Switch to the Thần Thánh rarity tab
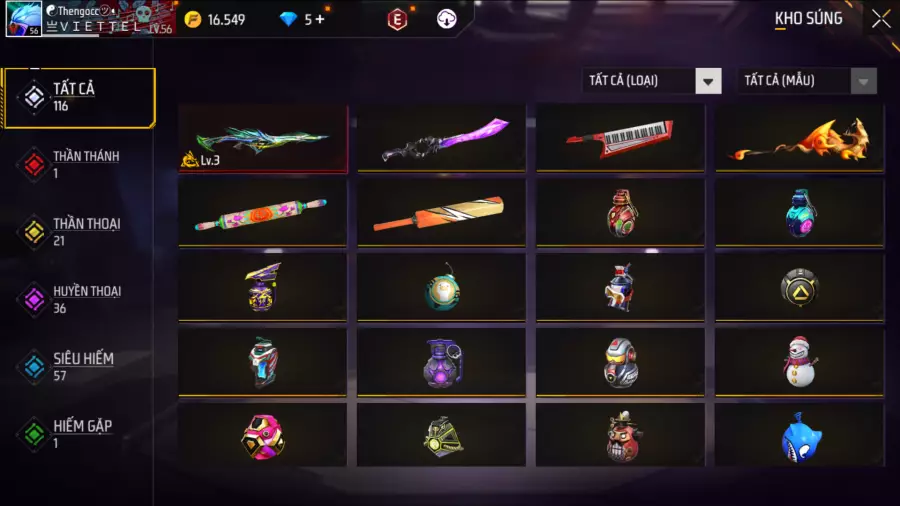The image size is (900, 506). 80,164
